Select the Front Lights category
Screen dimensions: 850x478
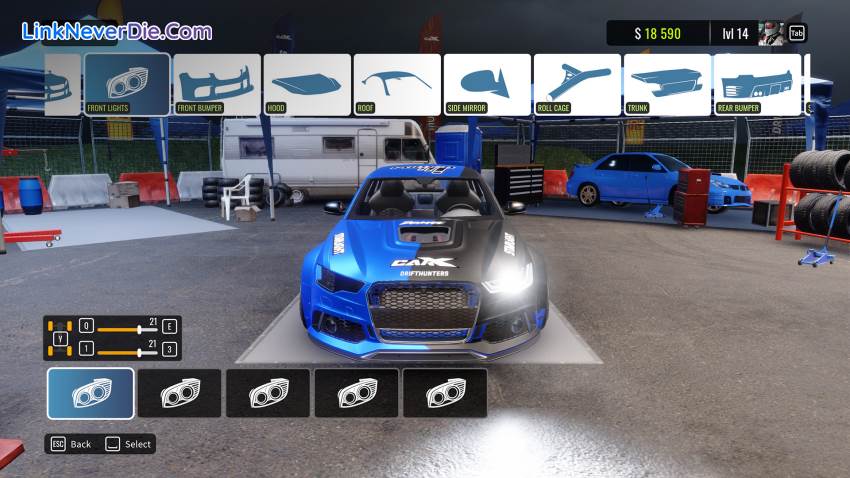tap(127, 84)
